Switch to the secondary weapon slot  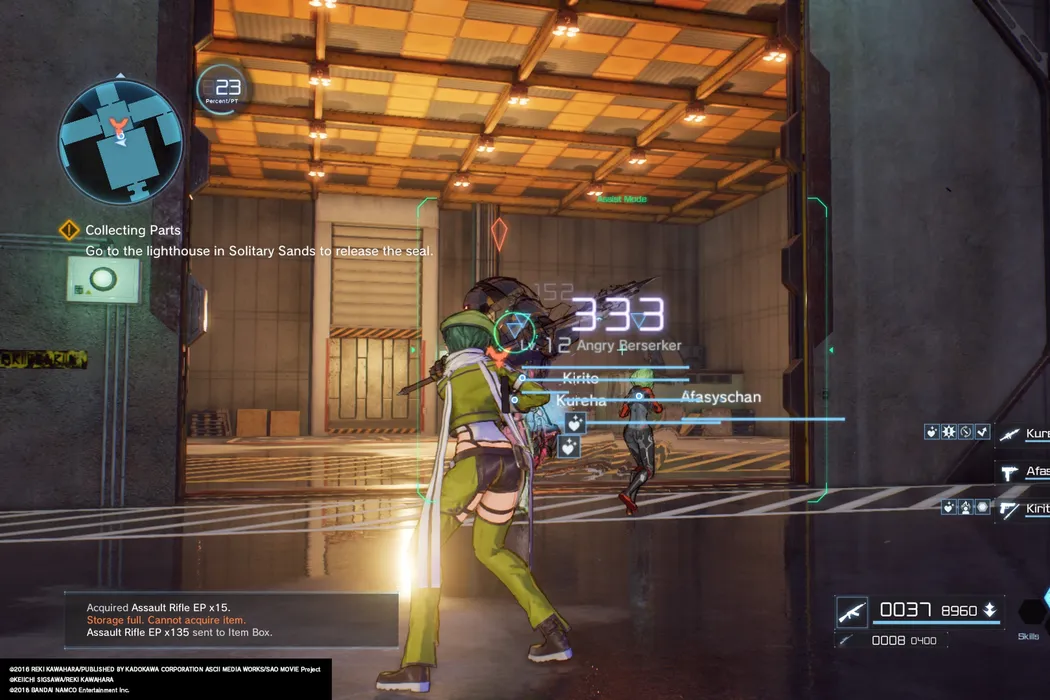click(x=852, y=640)
